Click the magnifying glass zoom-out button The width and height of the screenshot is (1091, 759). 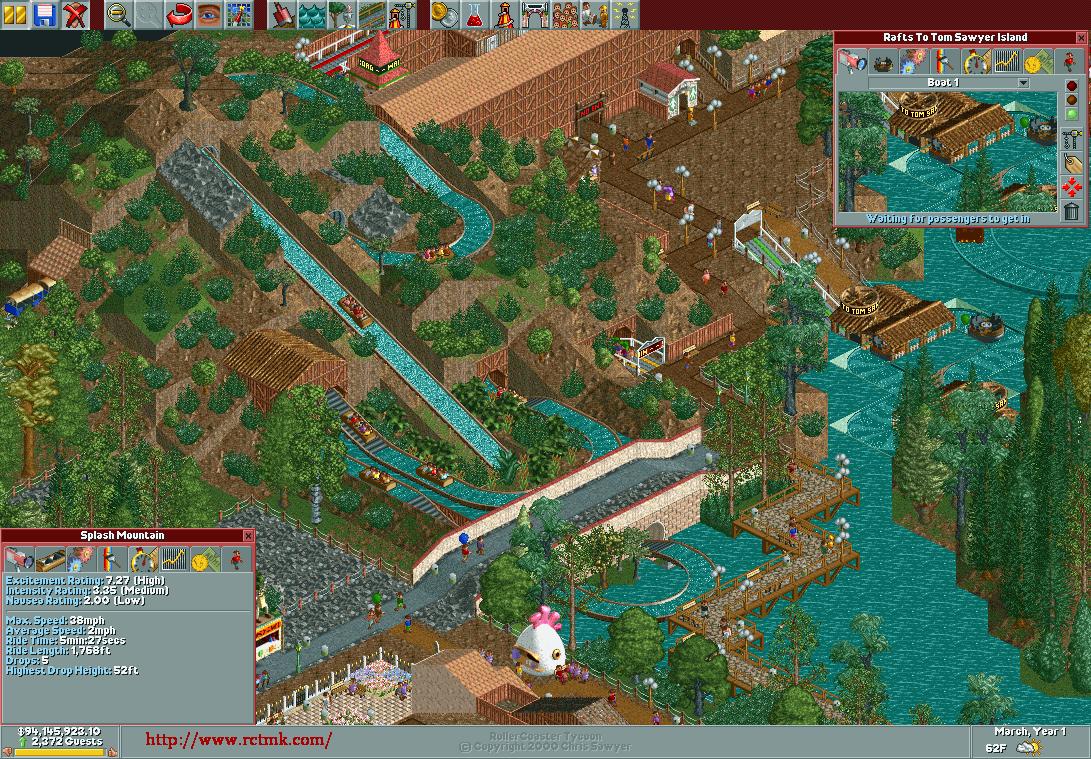pyautogui.click(x=118, y=14)
